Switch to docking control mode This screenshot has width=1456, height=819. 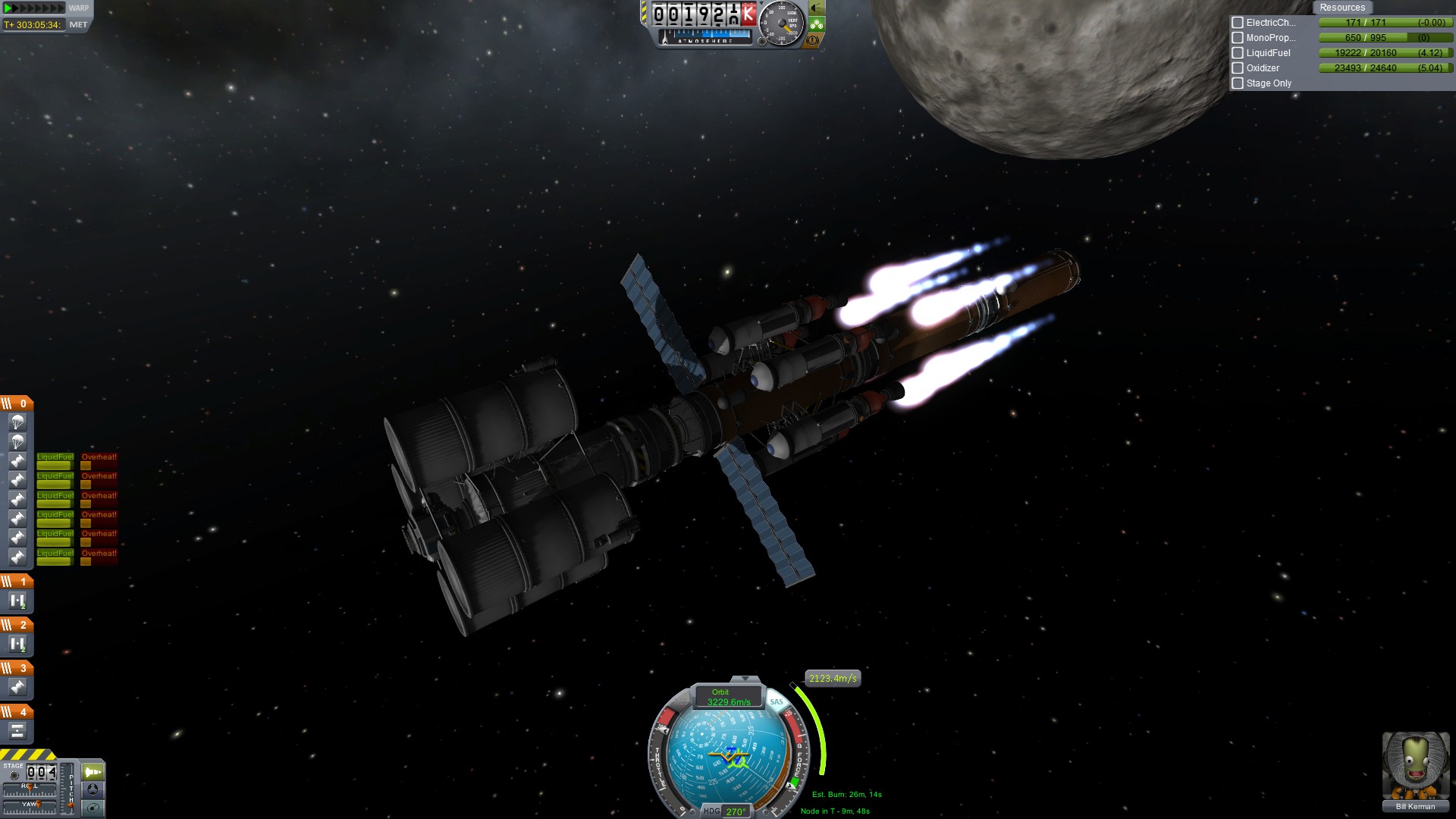(x=93, y=790)
